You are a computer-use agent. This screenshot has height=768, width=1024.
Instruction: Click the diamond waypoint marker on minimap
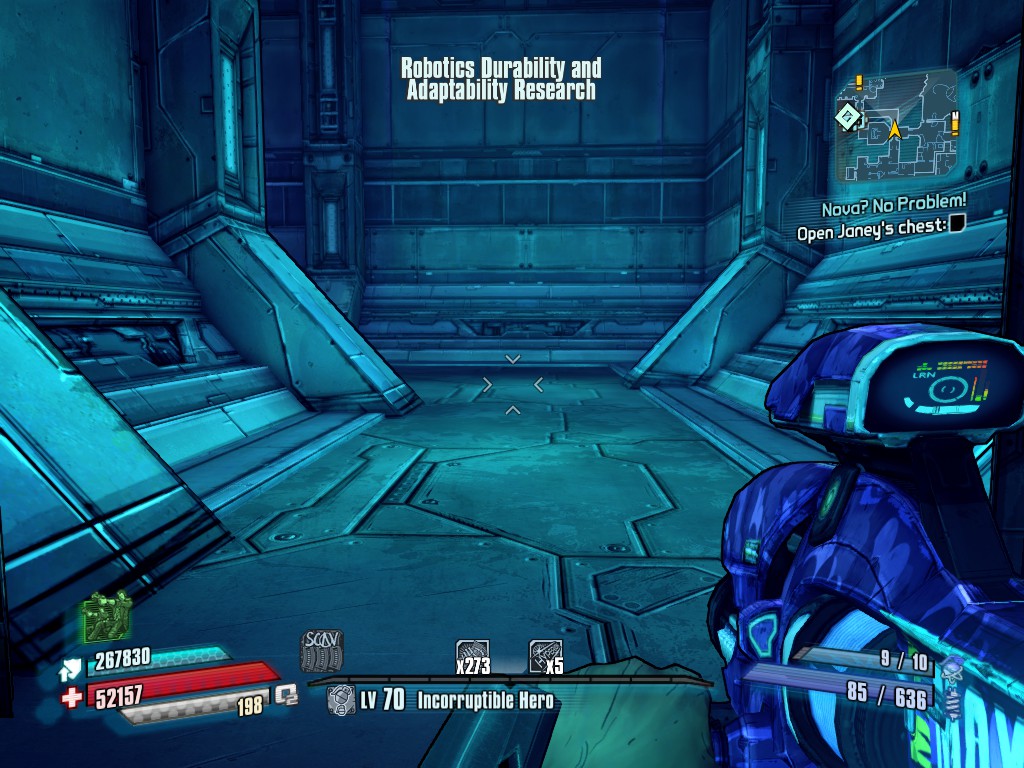point(848,118)
